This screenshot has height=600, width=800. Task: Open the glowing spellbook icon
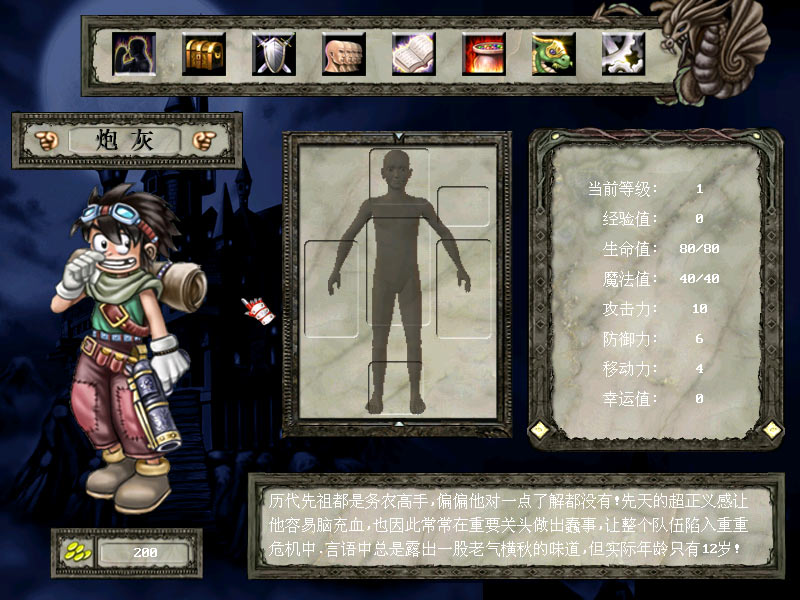[x=414, y=54]
